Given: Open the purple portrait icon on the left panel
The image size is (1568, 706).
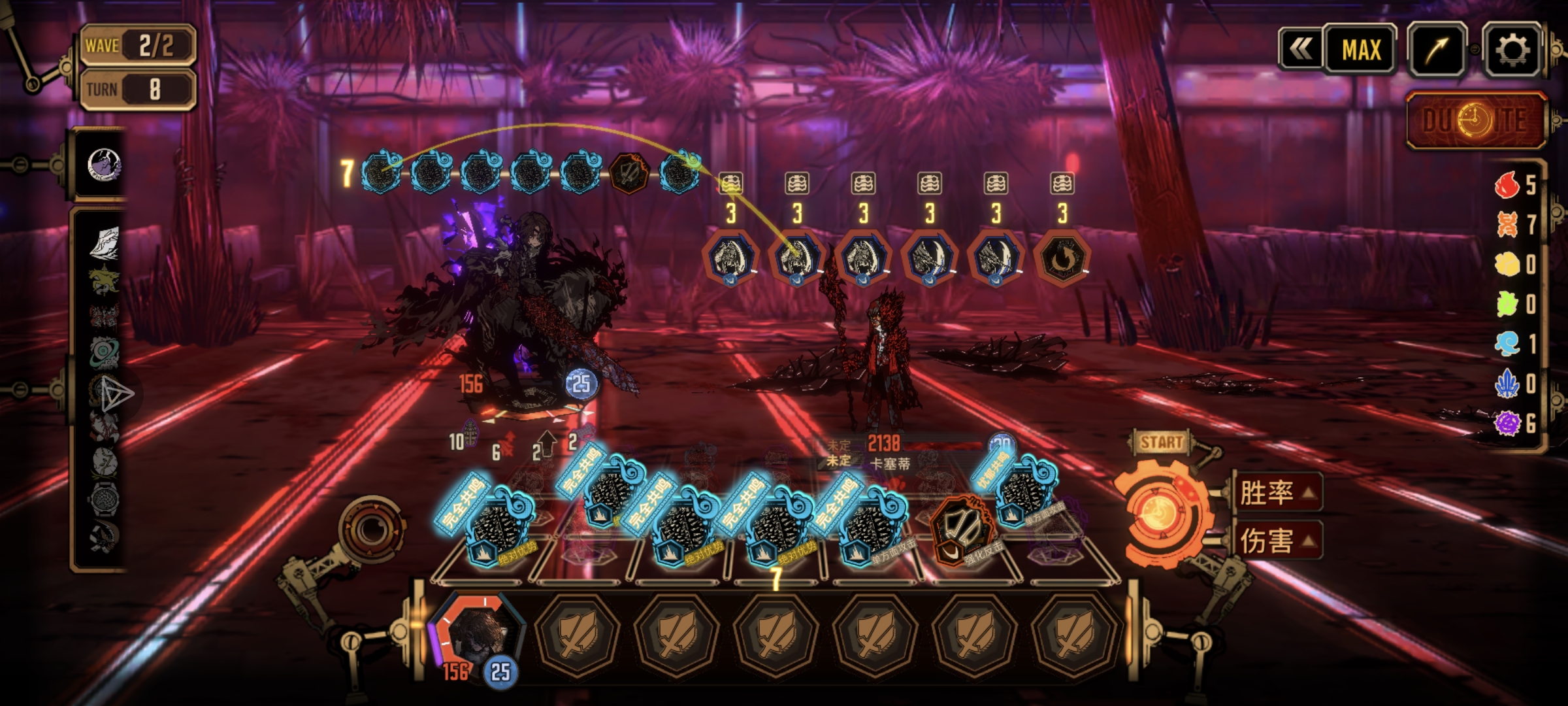Looking at the screenshot, I should point(103,165).
